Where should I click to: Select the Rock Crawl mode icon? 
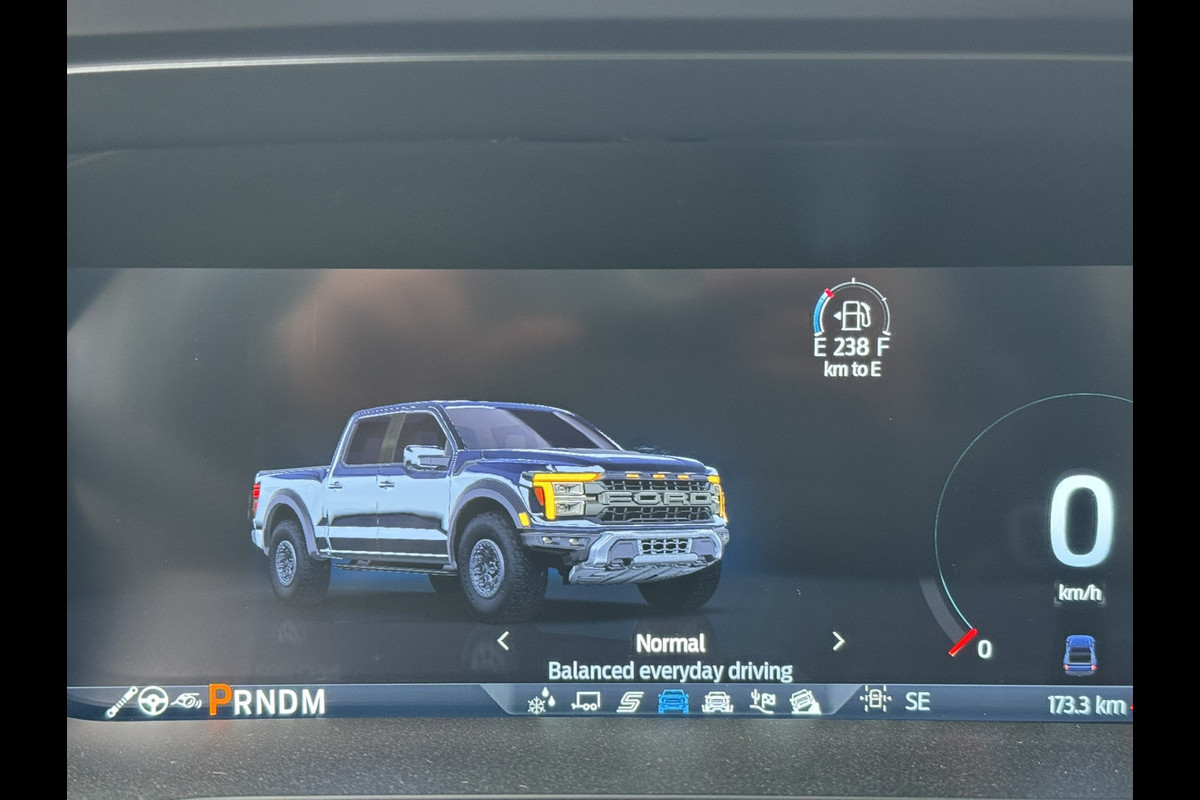(x=805, y=701)
